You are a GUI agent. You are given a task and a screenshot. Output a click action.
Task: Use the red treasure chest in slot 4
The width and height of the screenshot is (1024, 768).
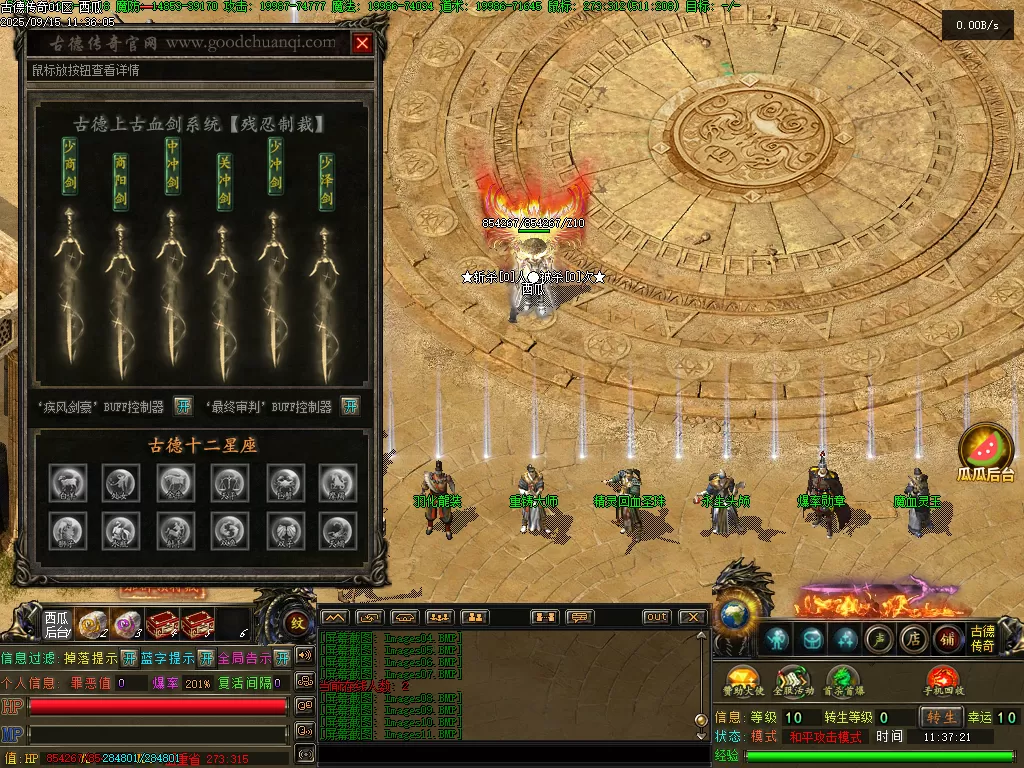[160, 625]
